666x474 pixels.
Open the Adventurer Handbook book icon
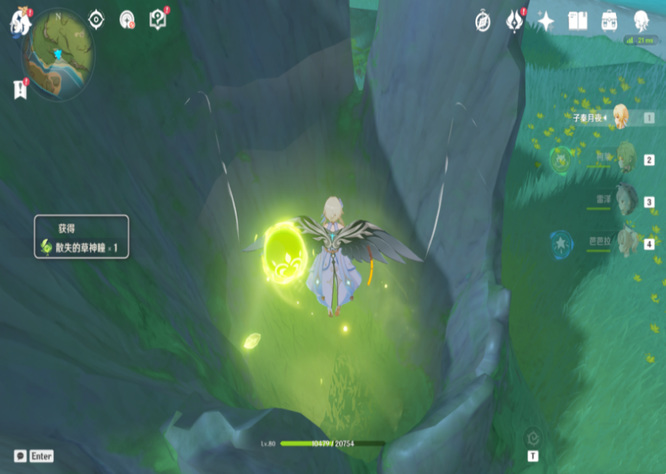577,21
